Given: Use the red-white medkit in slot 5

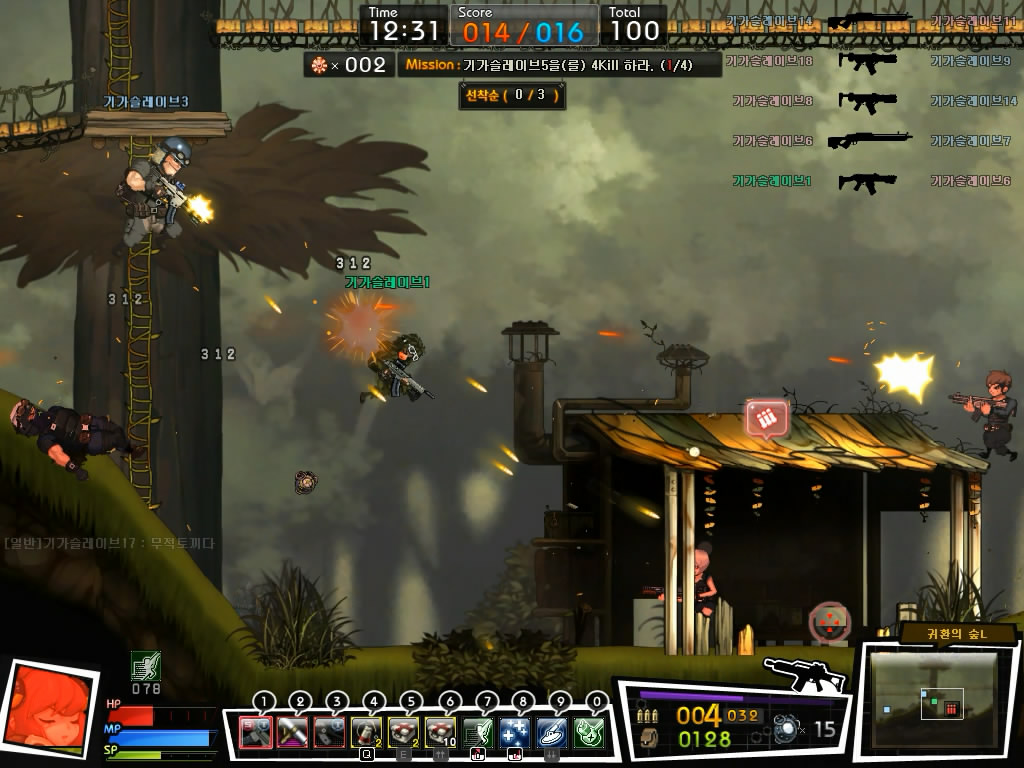Looking at the screenshot, I should coord(404,733).
